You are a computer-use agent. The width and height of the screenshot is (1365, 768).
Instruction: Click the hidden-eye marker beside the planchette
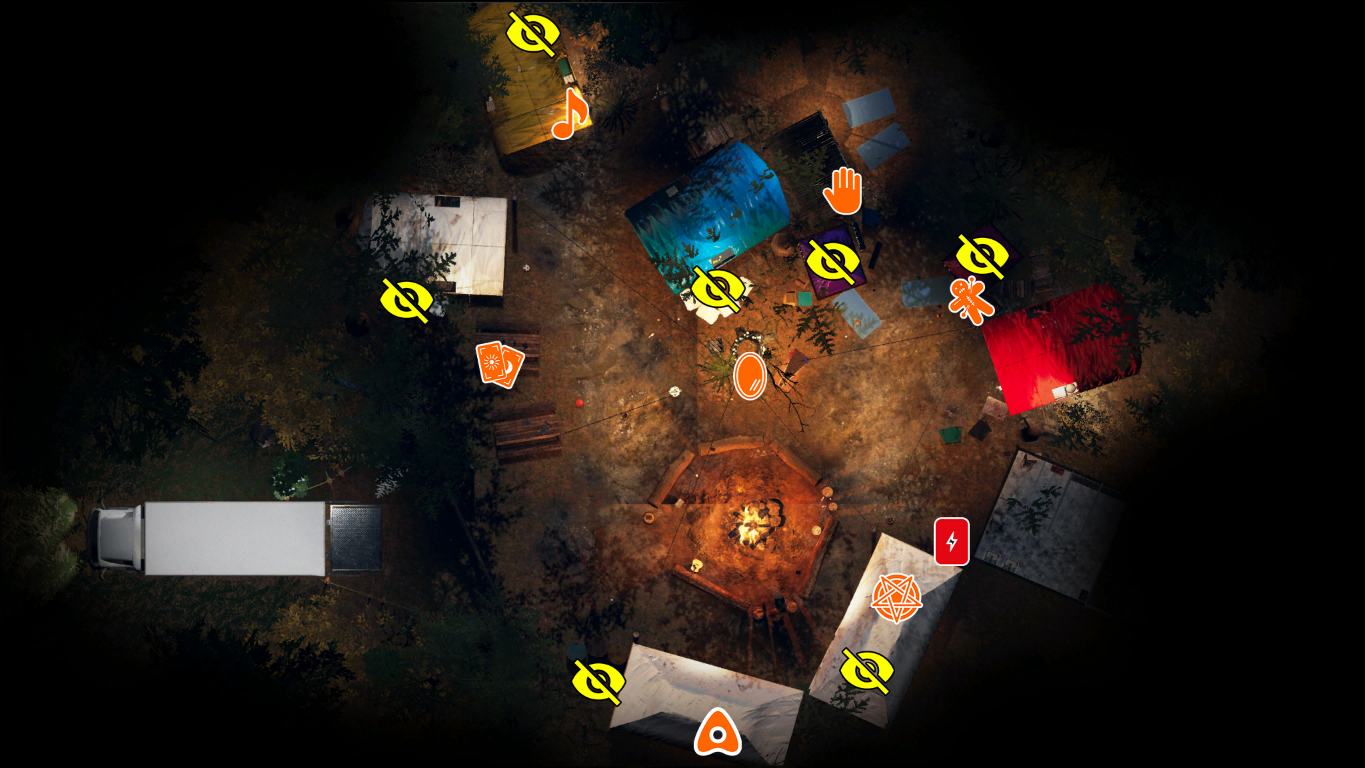coord(598,682)
